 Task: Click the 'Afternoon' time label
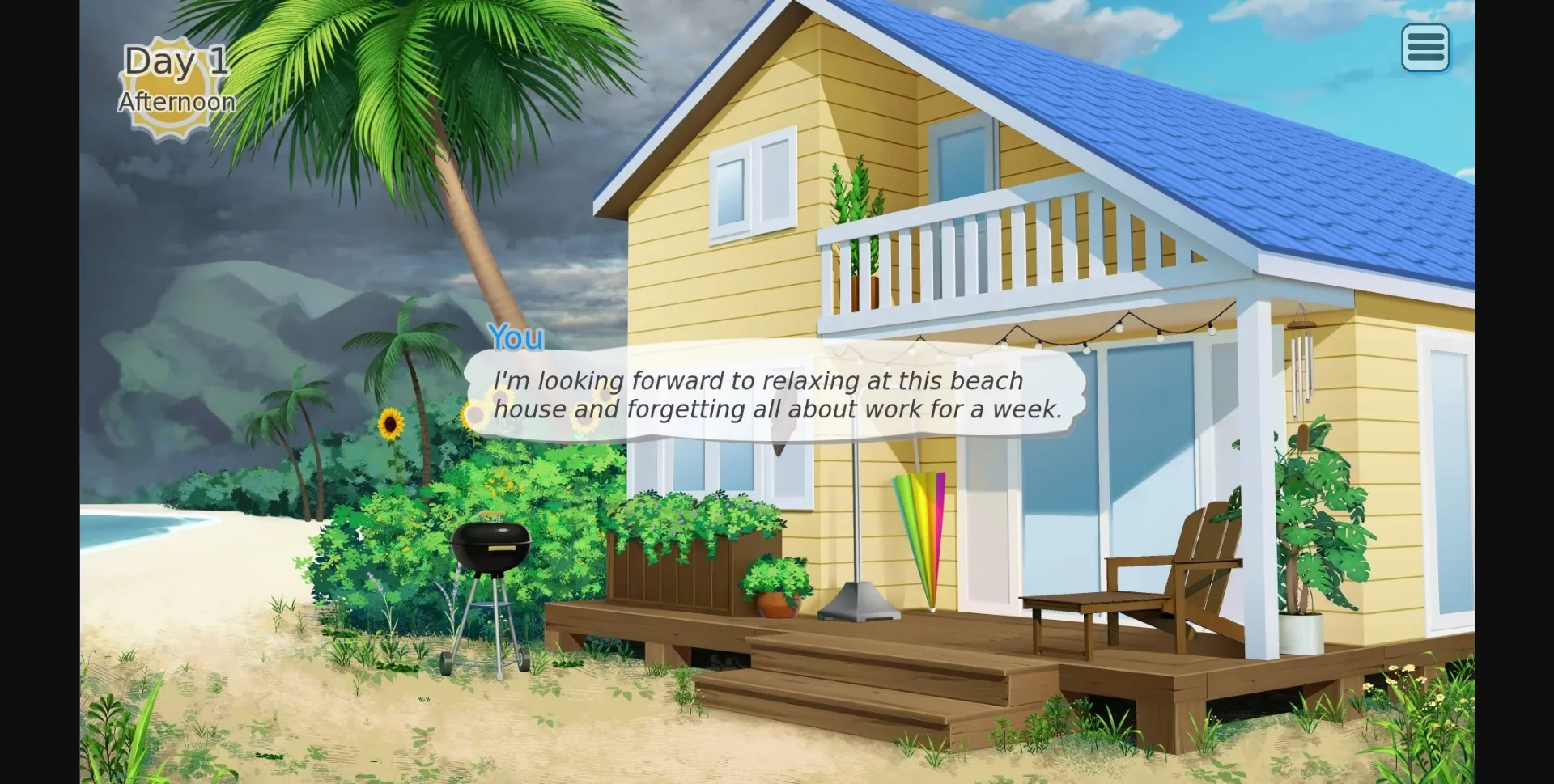[176, 103]
